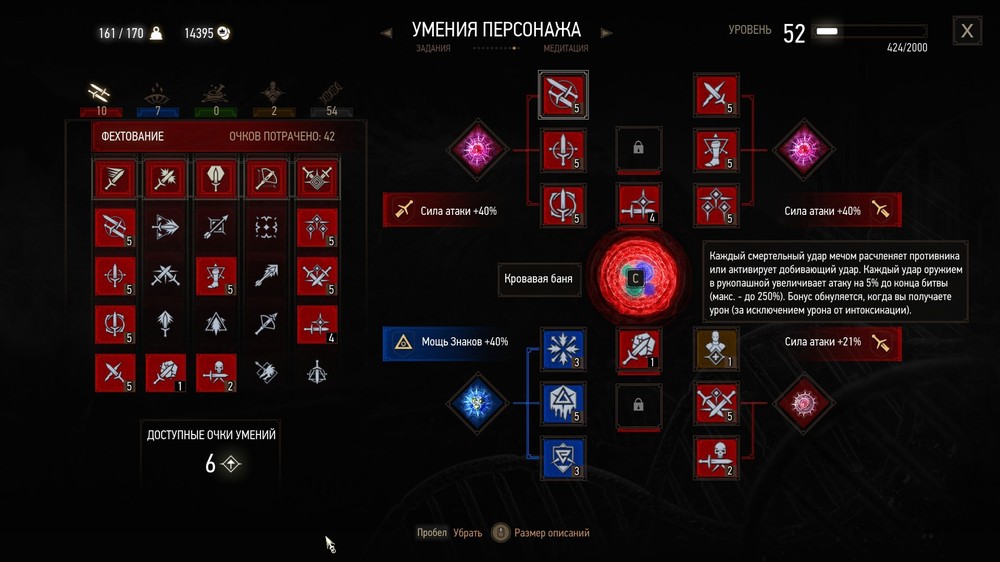The image size is (1000, 562).
Task: Pick the equipped skull and sword skill slot
Action: 716,455
